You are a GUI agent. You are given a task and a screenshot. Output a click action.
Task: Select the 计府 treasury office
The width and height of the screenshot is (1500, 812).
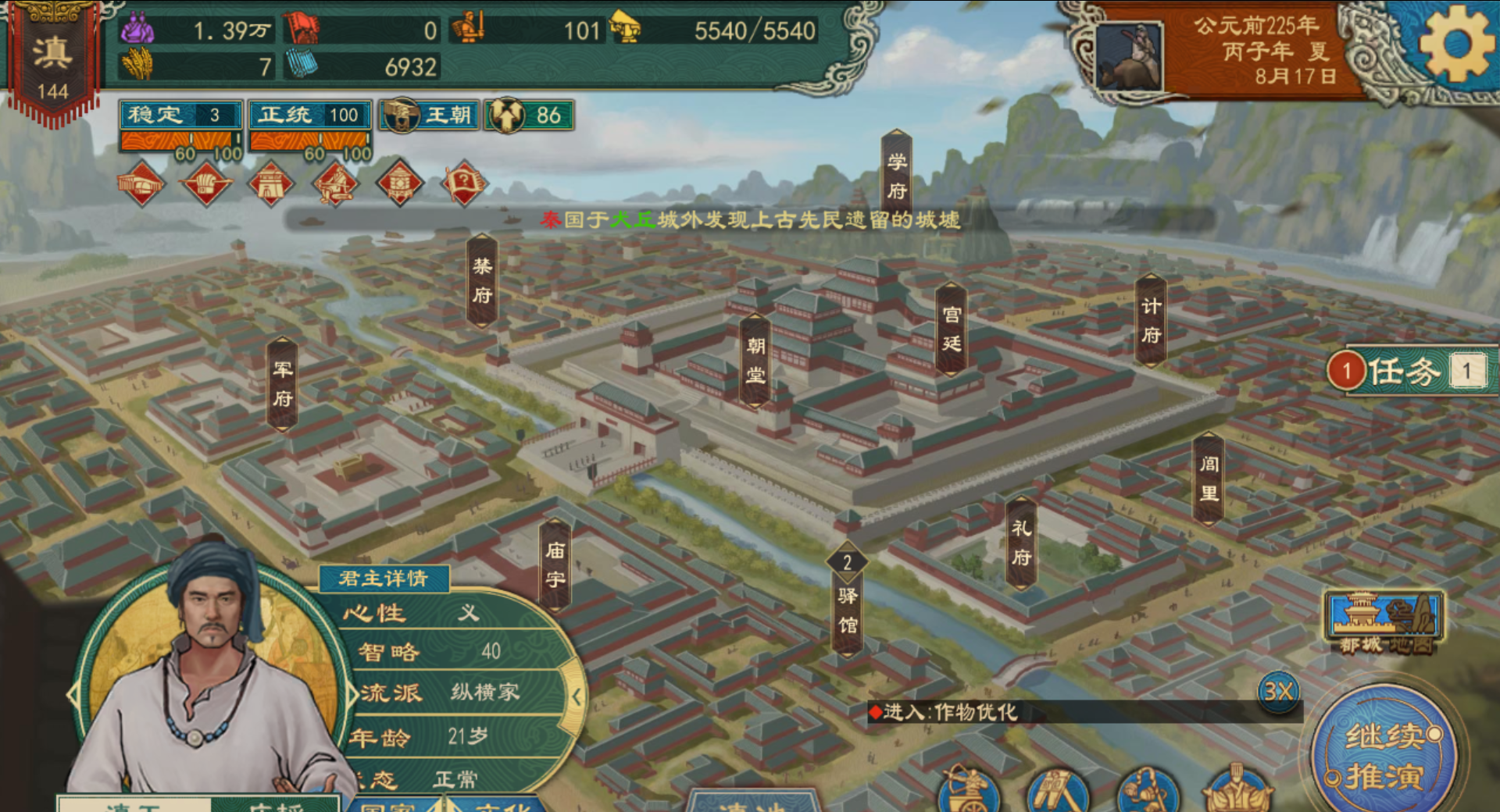tap(1150, 320)
